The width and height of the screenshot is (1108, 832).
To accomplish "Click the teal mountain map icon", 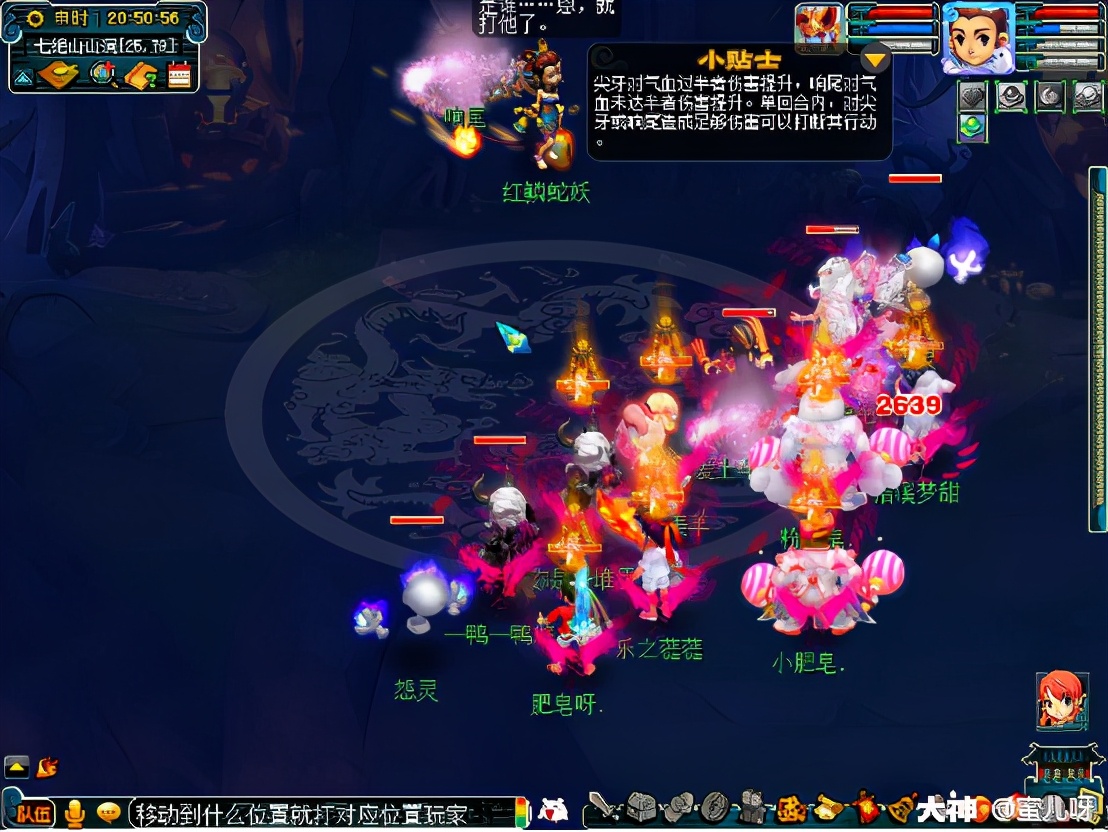I will click(24, 75).
